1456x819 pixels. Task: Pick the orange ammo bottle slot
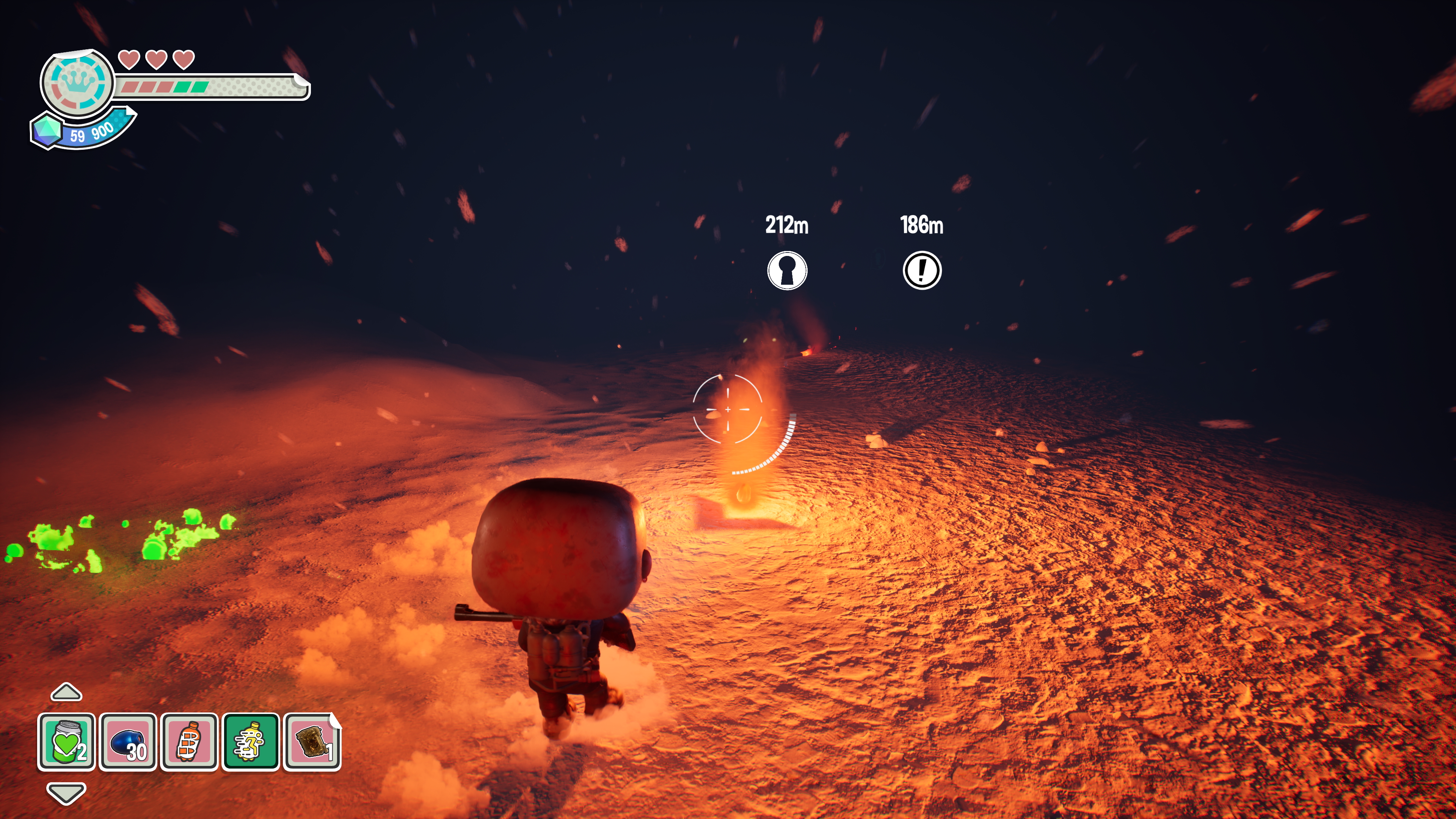tap(189, 742)
